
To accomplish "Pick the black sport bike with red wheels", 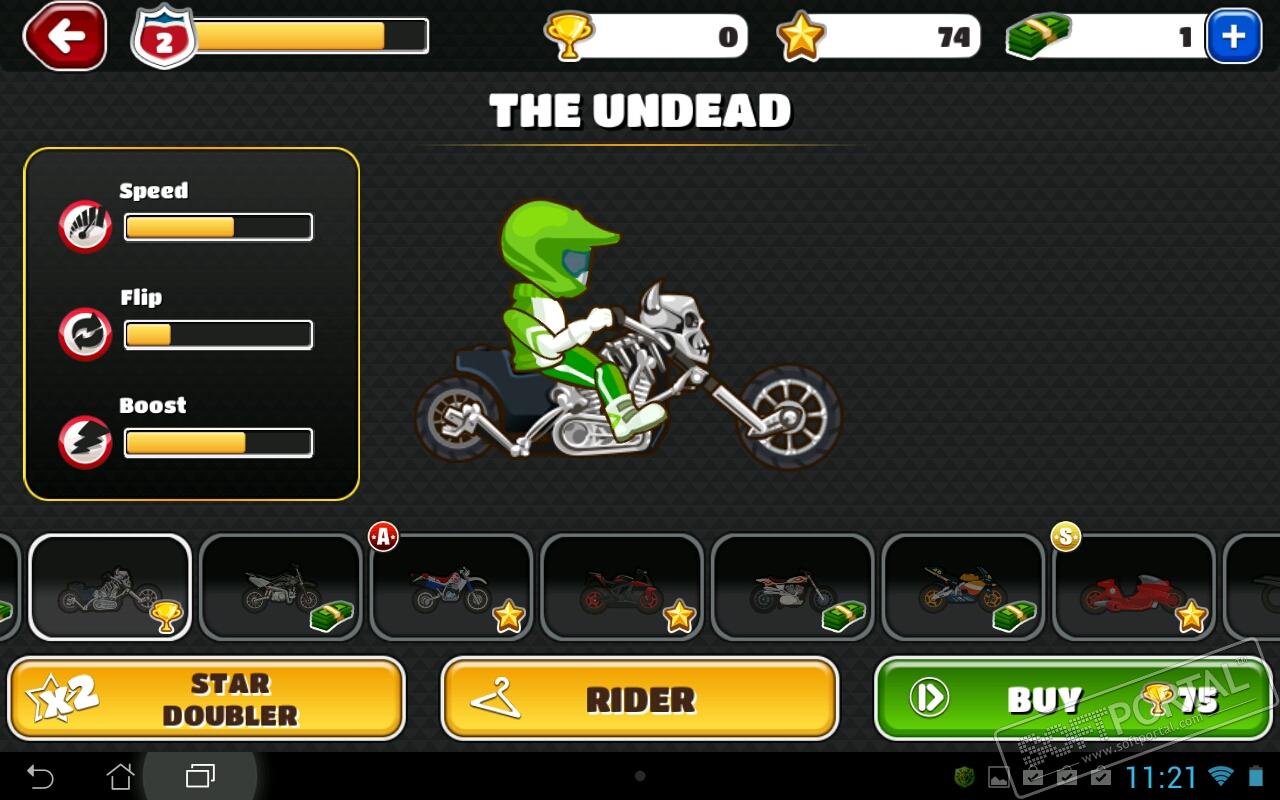I will [622, 587].
